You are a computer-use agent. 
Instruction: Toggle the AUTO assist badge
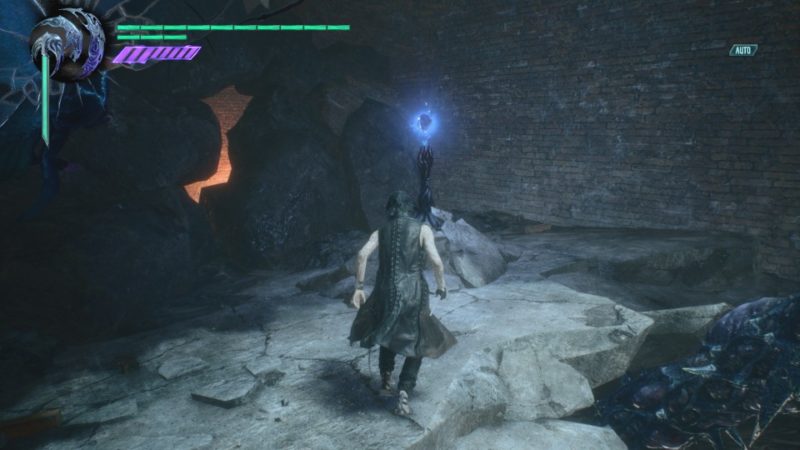click(743, 50)
